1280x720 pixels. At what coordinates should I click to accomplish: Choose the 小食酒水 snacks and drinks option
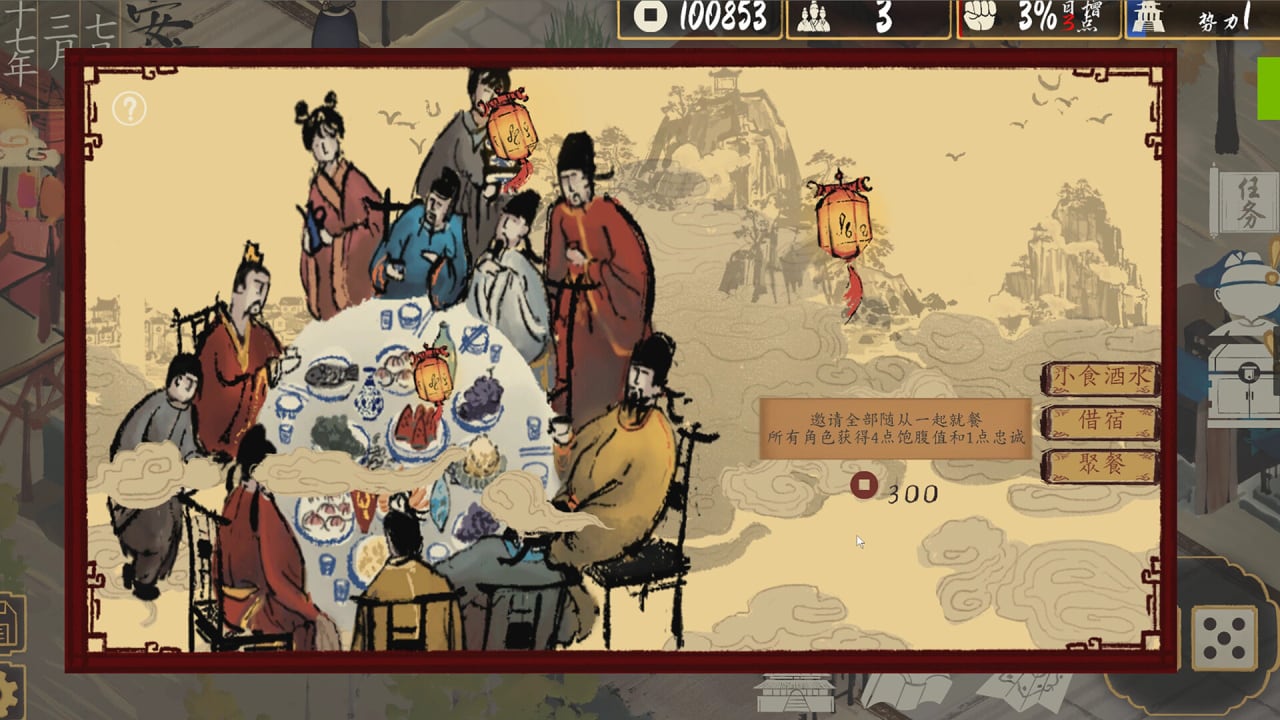pyautogui.click(x=1100, y=378)
